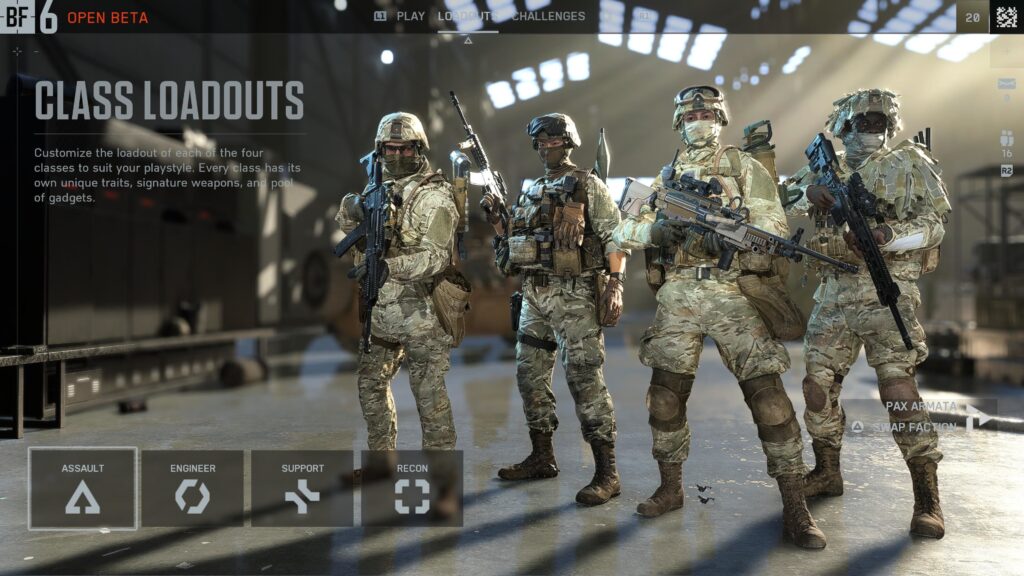Open the squad members icon
Image resolution: width=1024 pixels, height=576 pixels.
[x=1006, y=140]
